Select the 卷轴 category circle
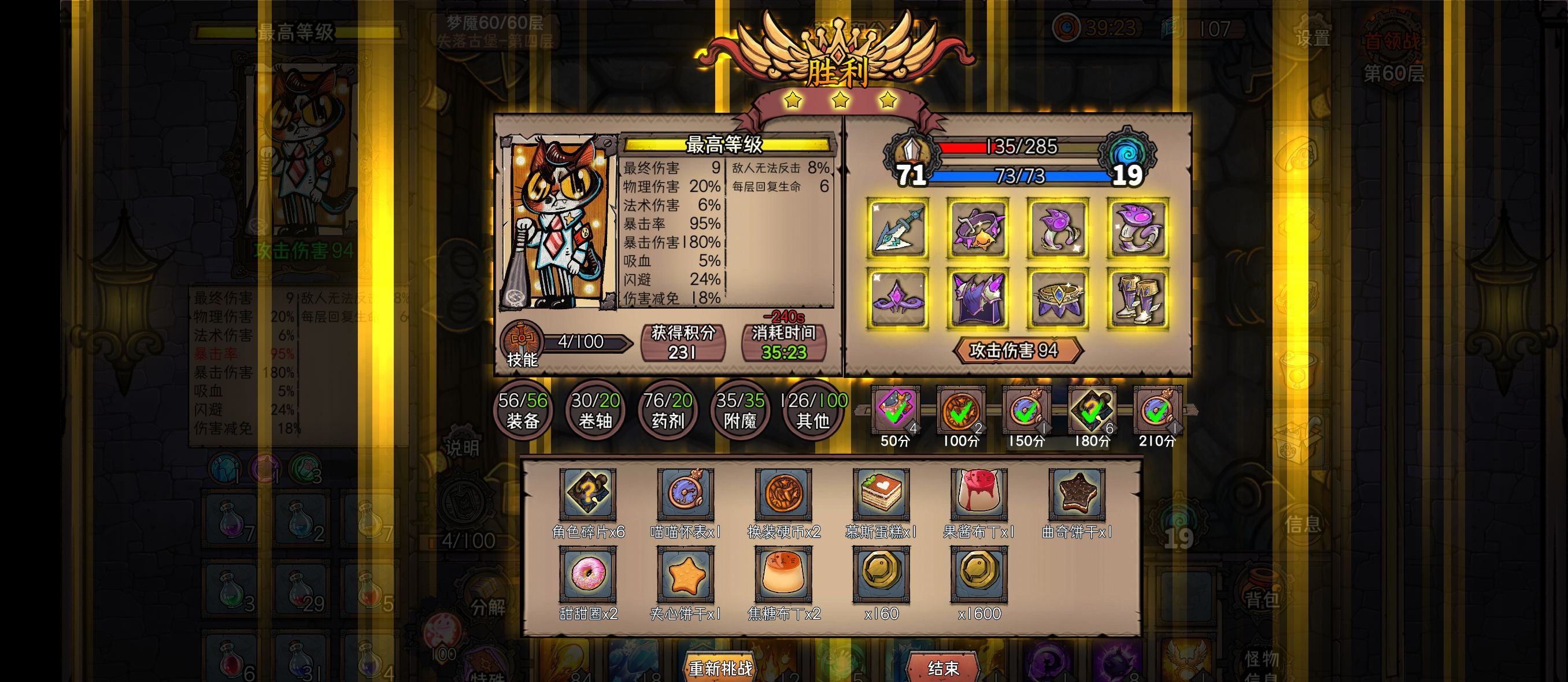The height and width of the screenshot is (682, 1568). 595,409
